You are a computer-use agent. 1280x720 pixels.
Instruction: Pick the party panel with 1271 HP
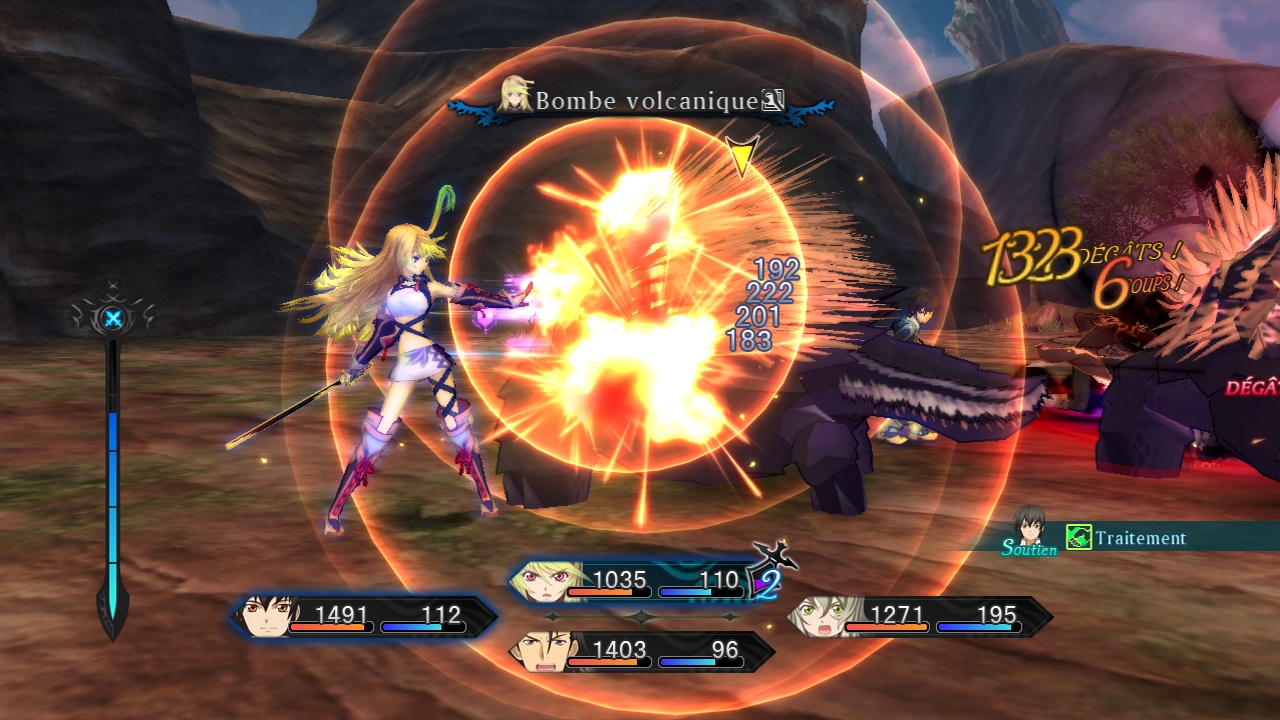[920, 617]
